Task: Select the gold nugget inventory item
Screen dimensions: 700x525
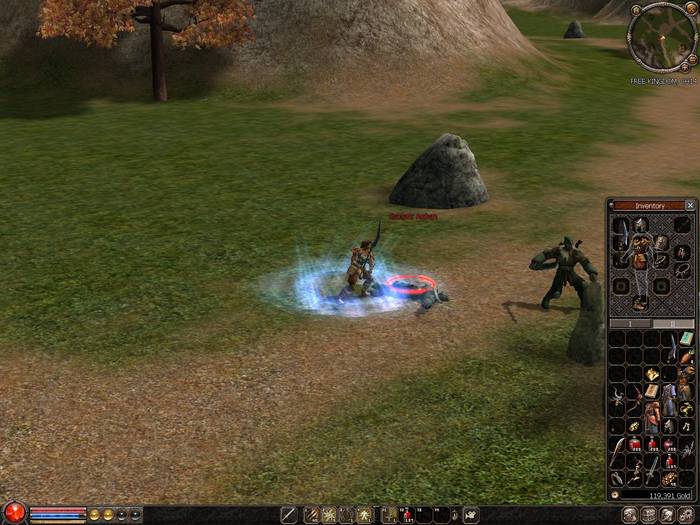Action: pyautogui.click(x=652, y=373)
